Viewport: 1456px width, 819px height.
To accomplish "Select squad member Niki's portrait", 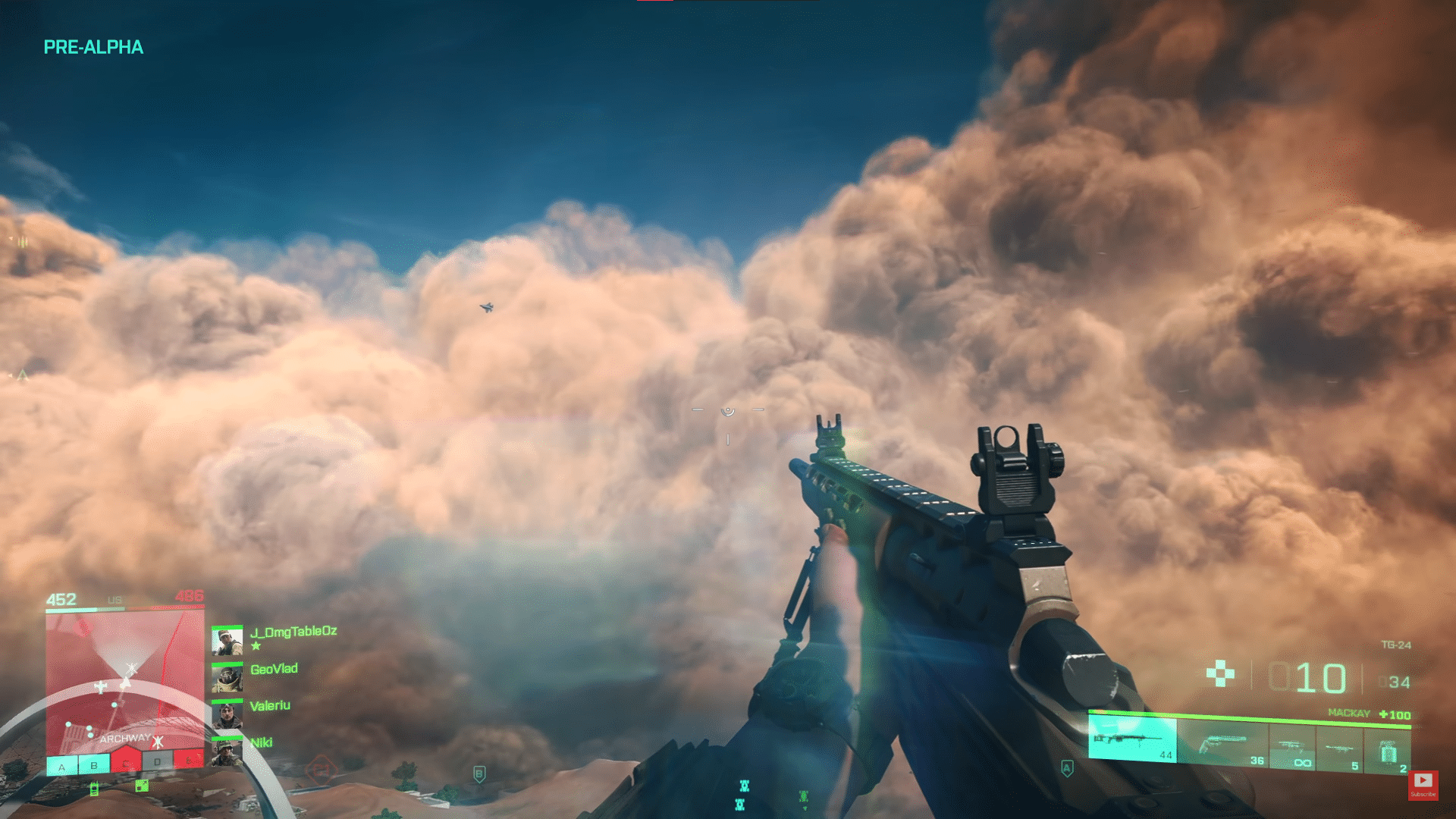I will pos(227,752).
